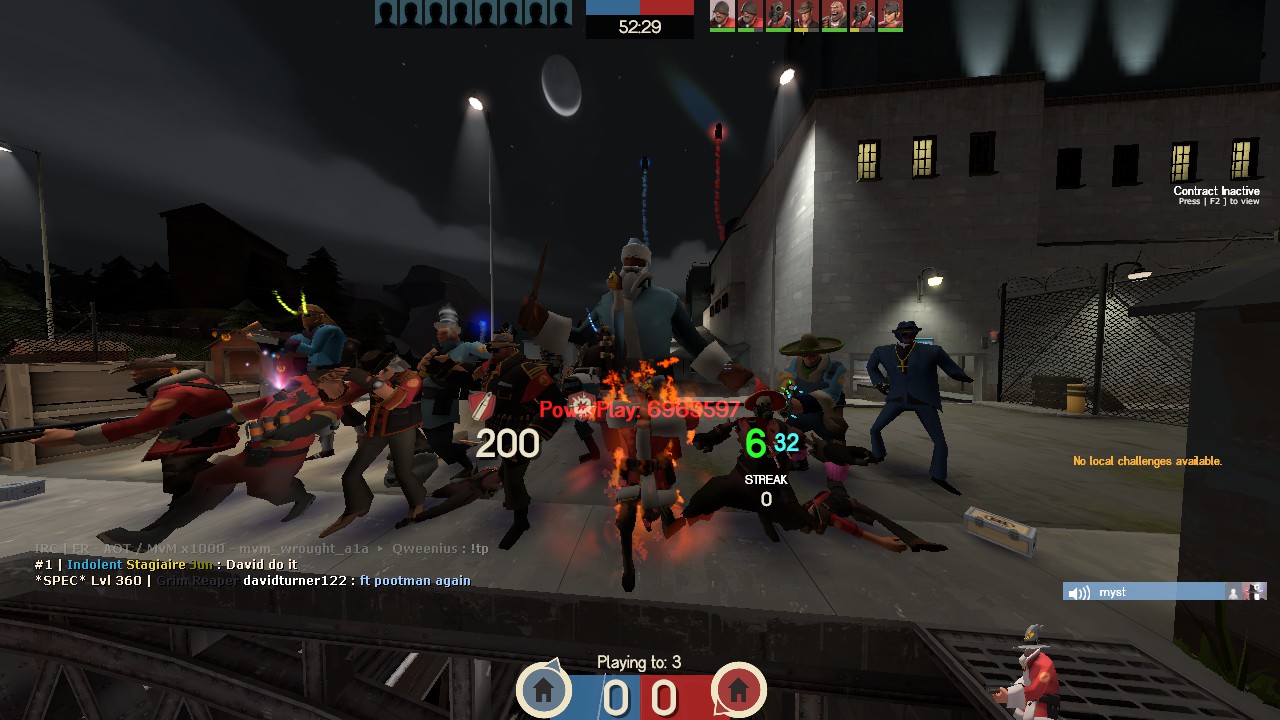
Task: Click the red team home base icon
Action: coord(738,689)
